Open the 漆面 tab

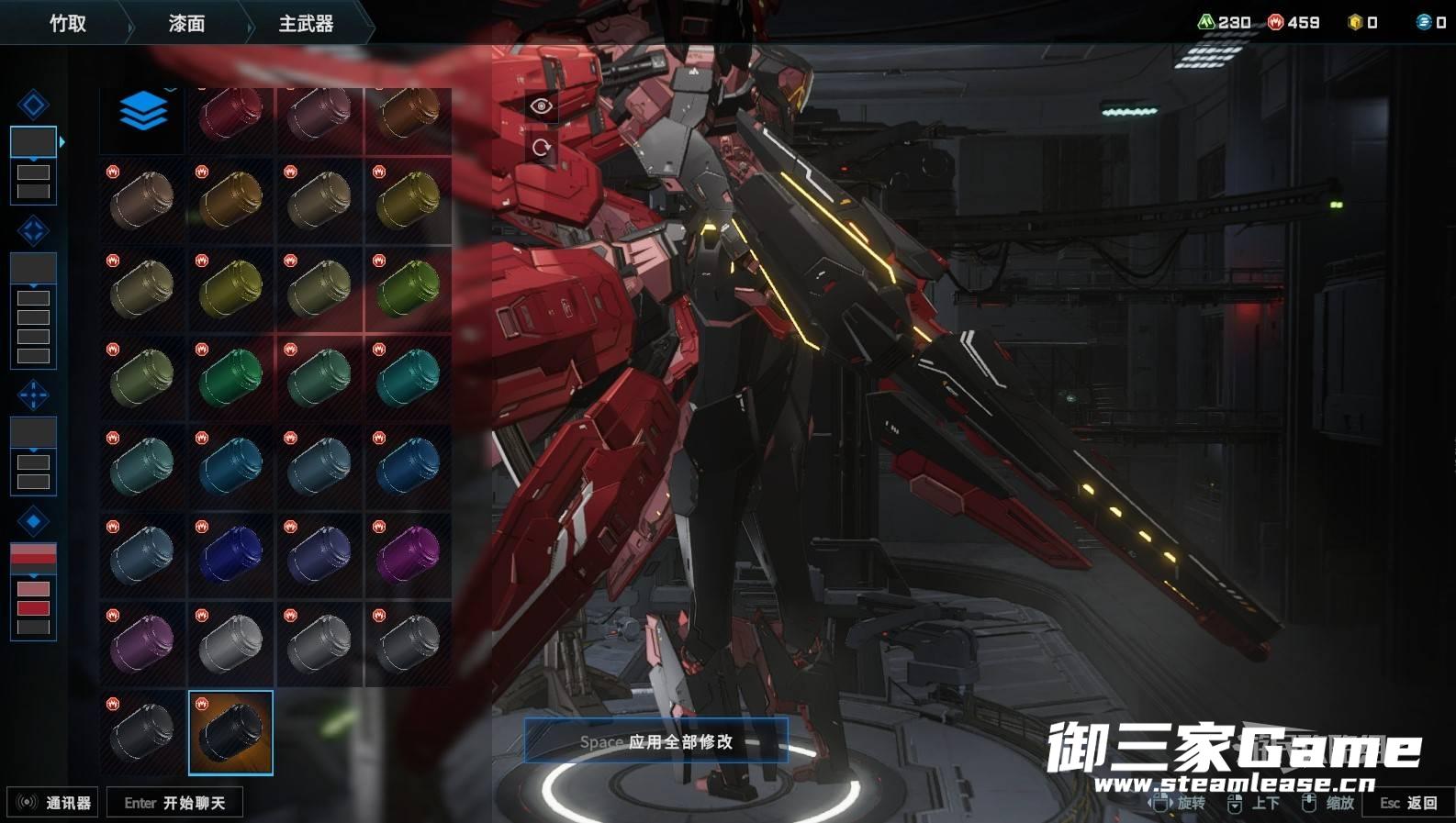[186, 24]
